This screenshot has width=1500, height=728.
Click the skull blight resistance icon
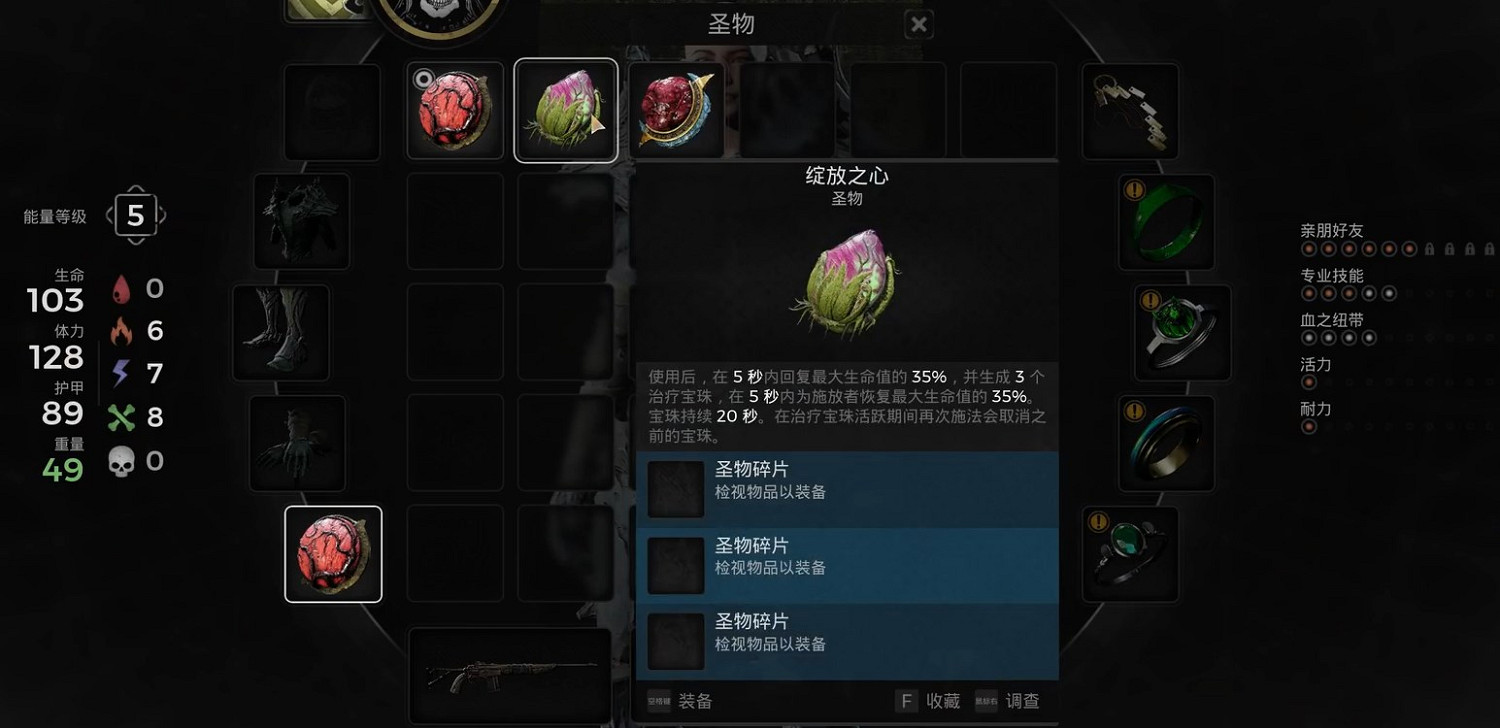click(123, 460)
